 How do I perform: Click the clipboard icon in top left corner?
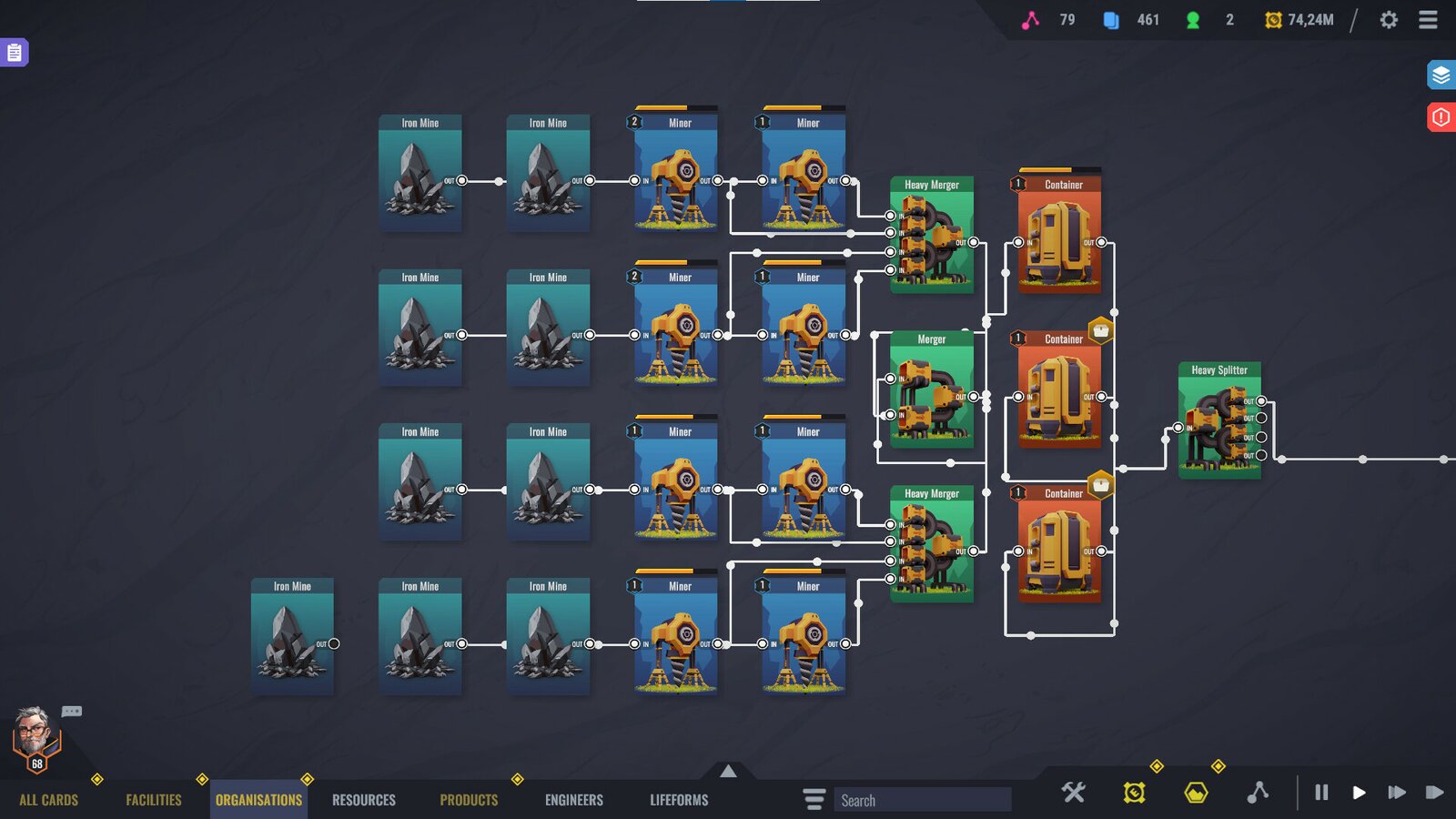pos(15,52)
